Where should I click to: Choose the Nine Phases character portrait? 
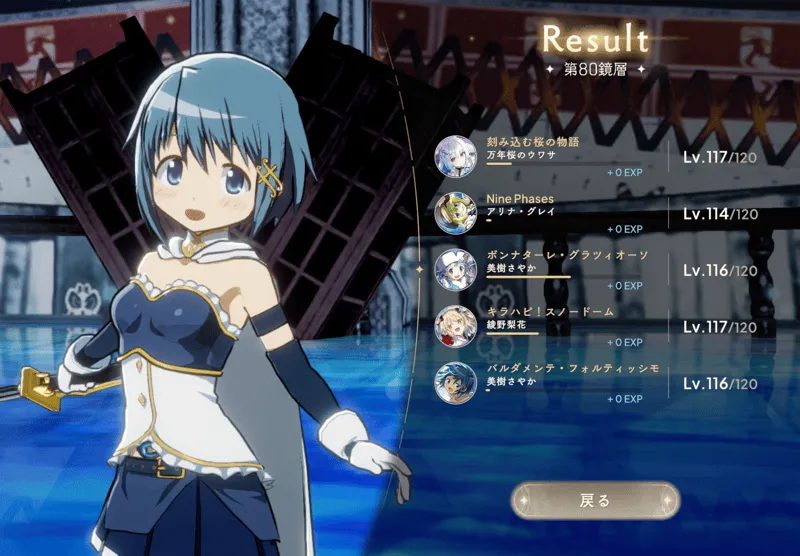pos(455,213)
